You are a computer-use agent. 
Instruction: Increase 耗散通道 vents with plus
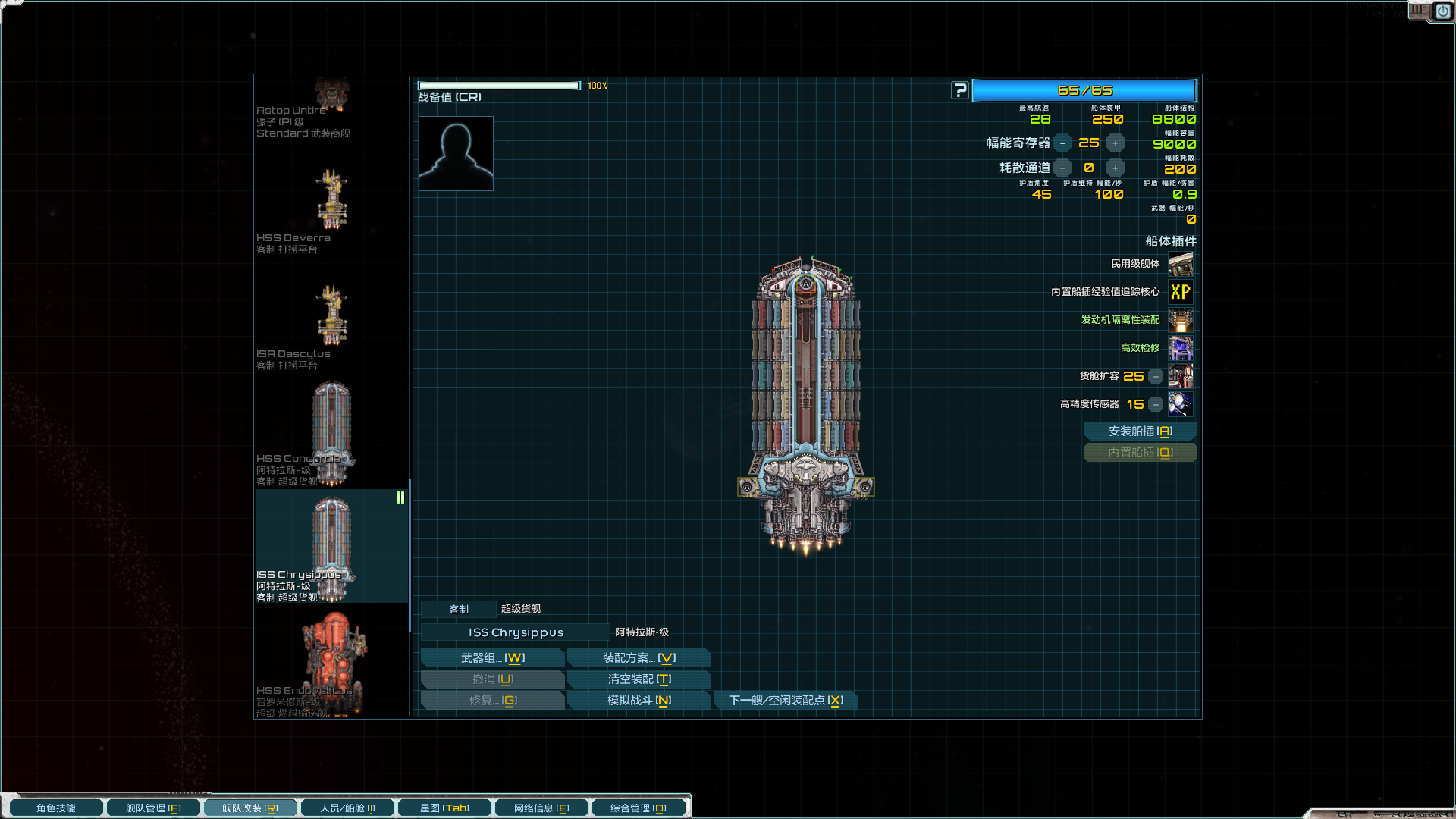click(x=1115, y=168)
